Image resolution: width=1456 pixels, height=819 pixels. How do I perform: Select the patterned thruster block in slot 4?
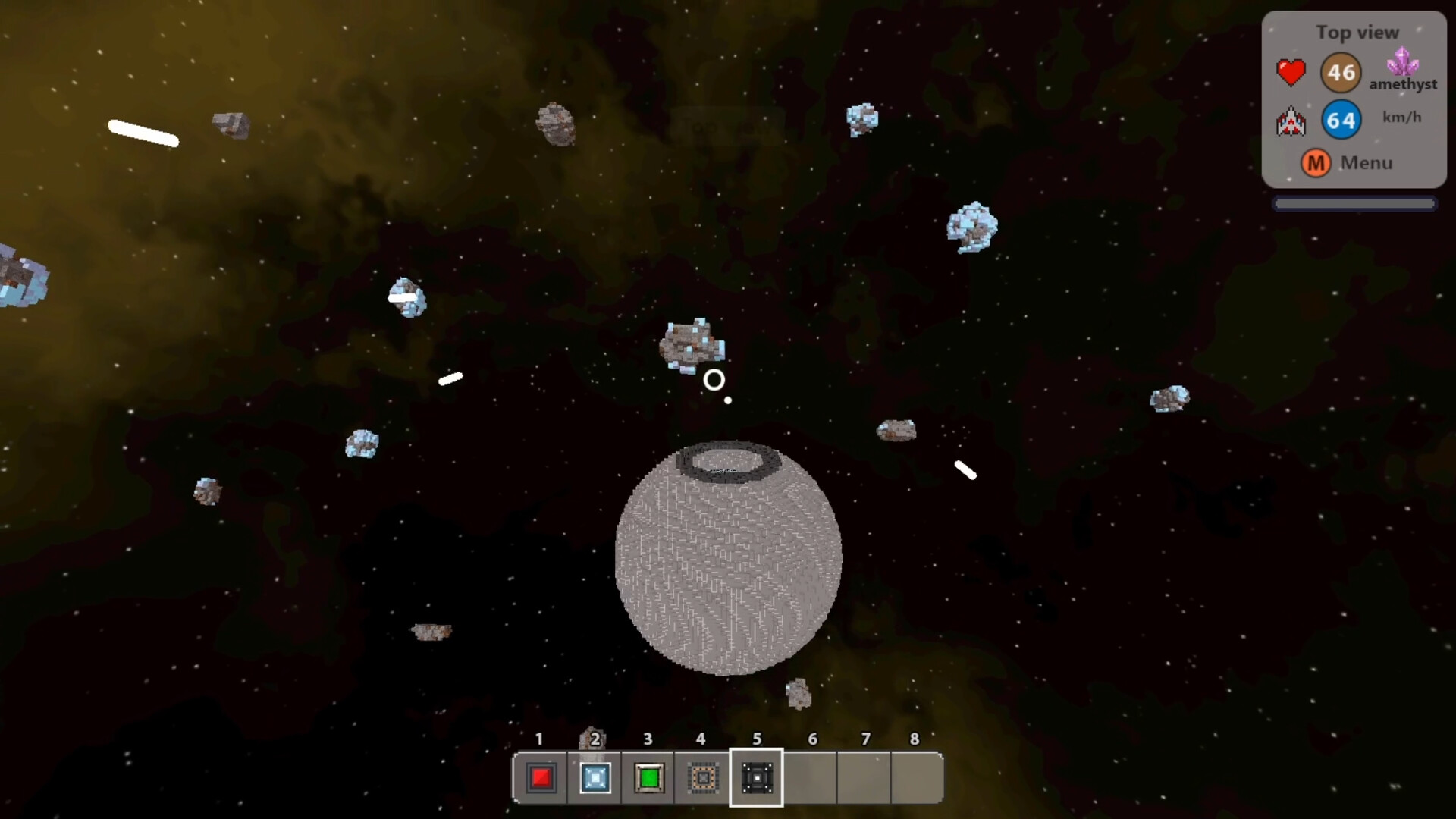701,778
